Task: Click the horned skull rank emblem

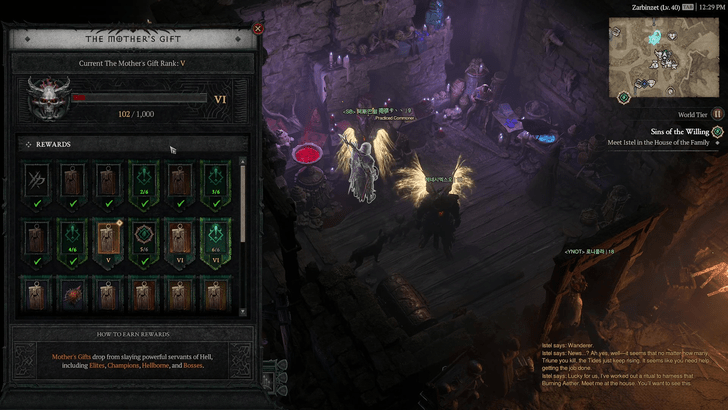Action: 46,98
